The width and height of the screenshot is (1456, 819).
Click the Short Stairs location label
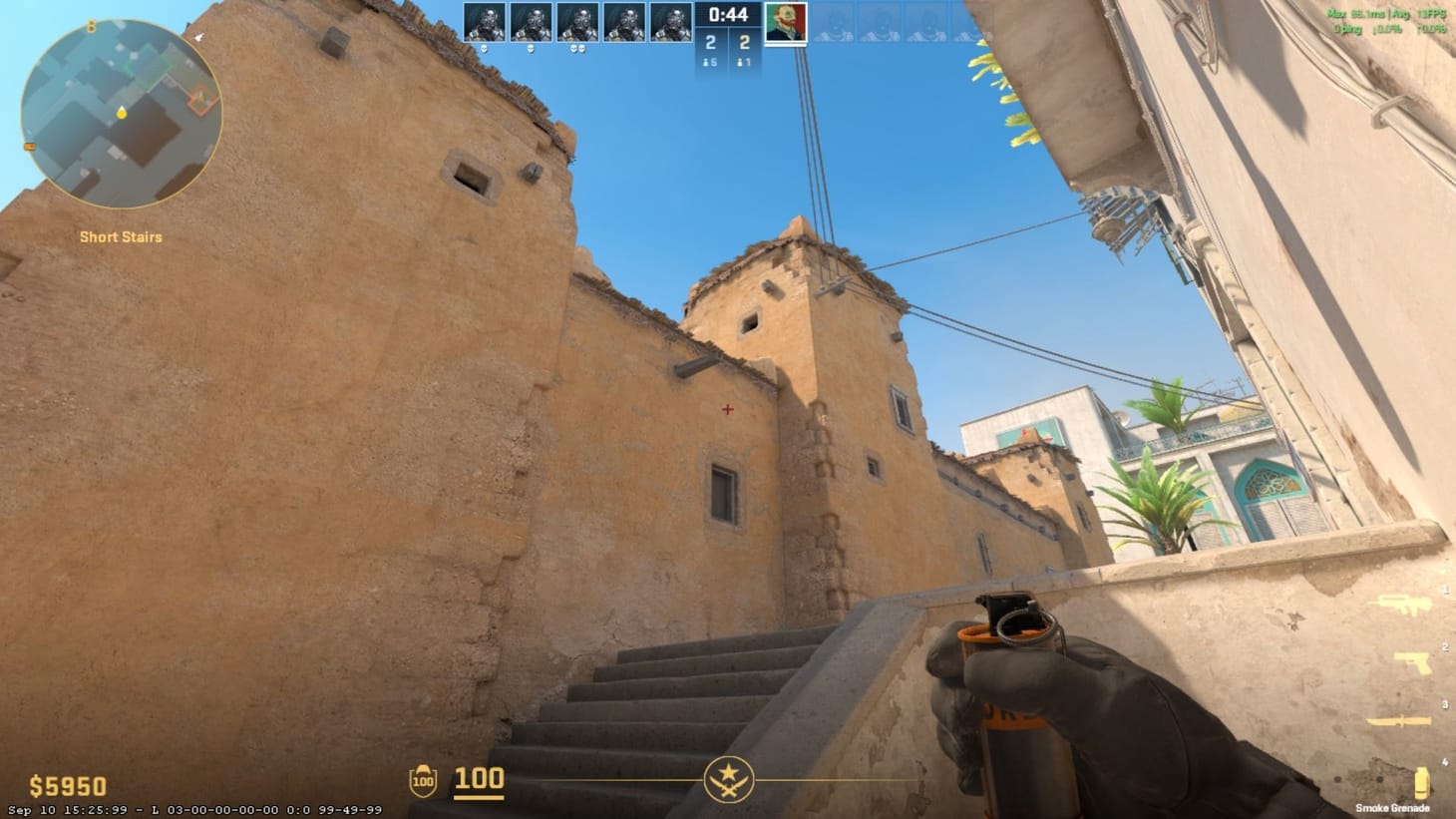coord(121,237)
